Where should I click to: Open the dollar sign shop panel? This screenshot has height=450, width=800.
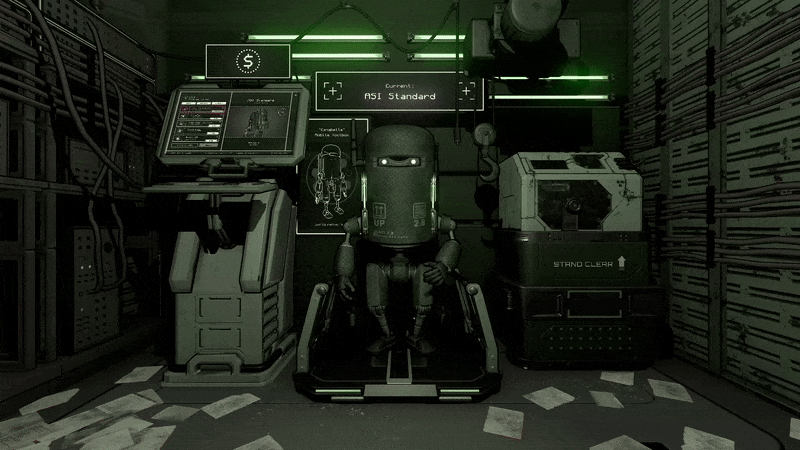coord(246,62)
